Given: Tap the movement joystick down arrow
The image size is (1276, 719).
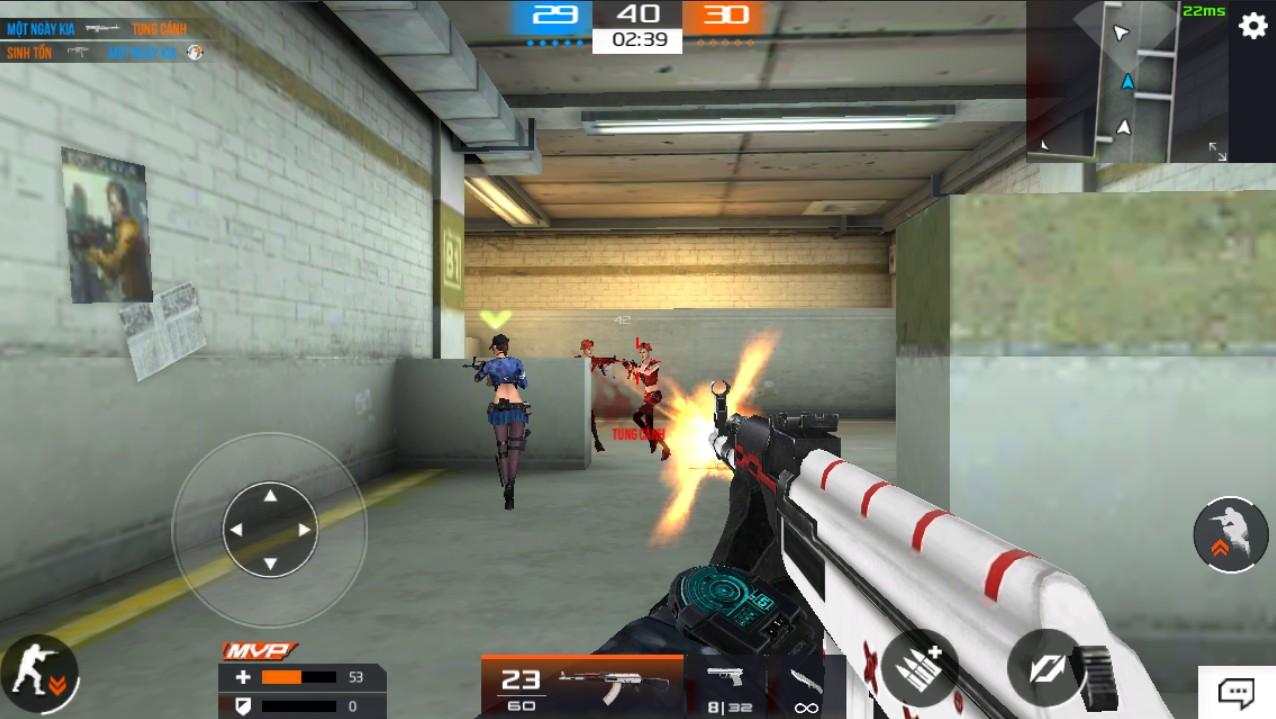Looking at the screenshot, I should coord(269,564).
